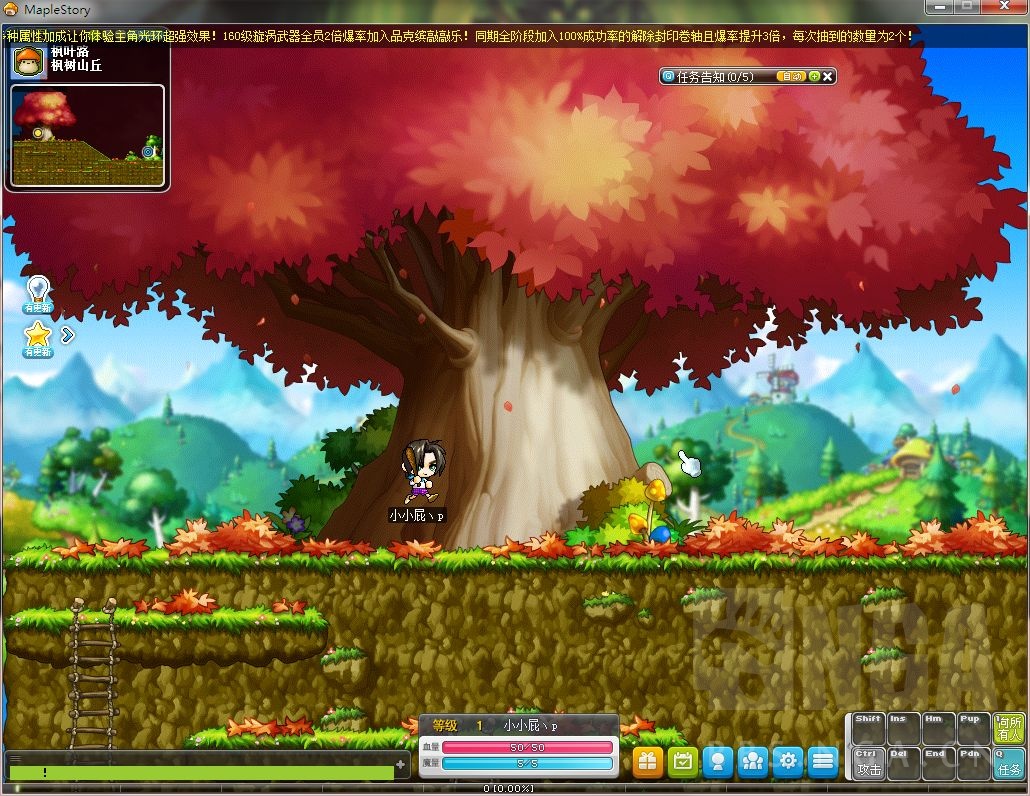Open the gear settings button
Screen dimensions: 1030x796
(x=787, y=762)
